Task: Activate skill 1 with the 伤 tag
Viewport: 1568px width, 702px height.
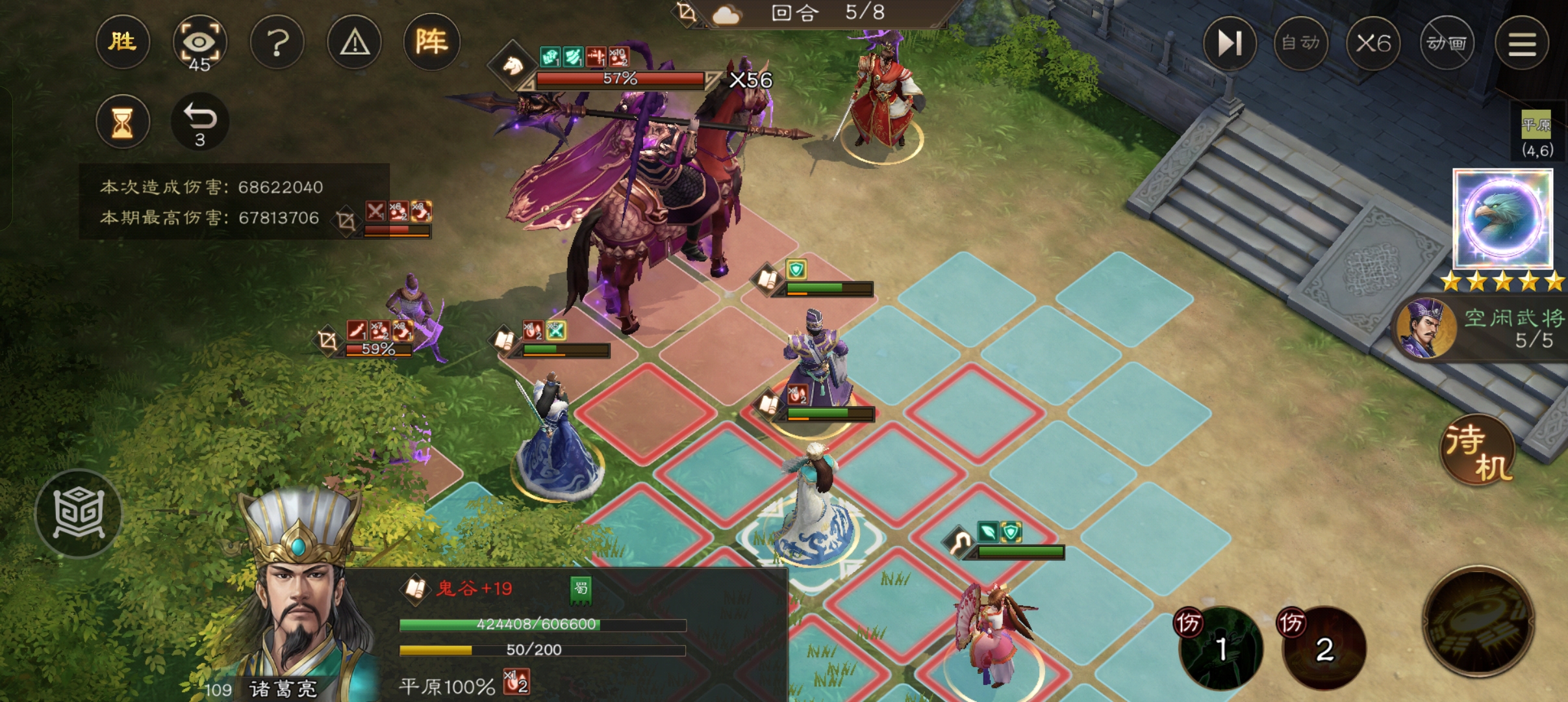Action: coord(1220,647)
